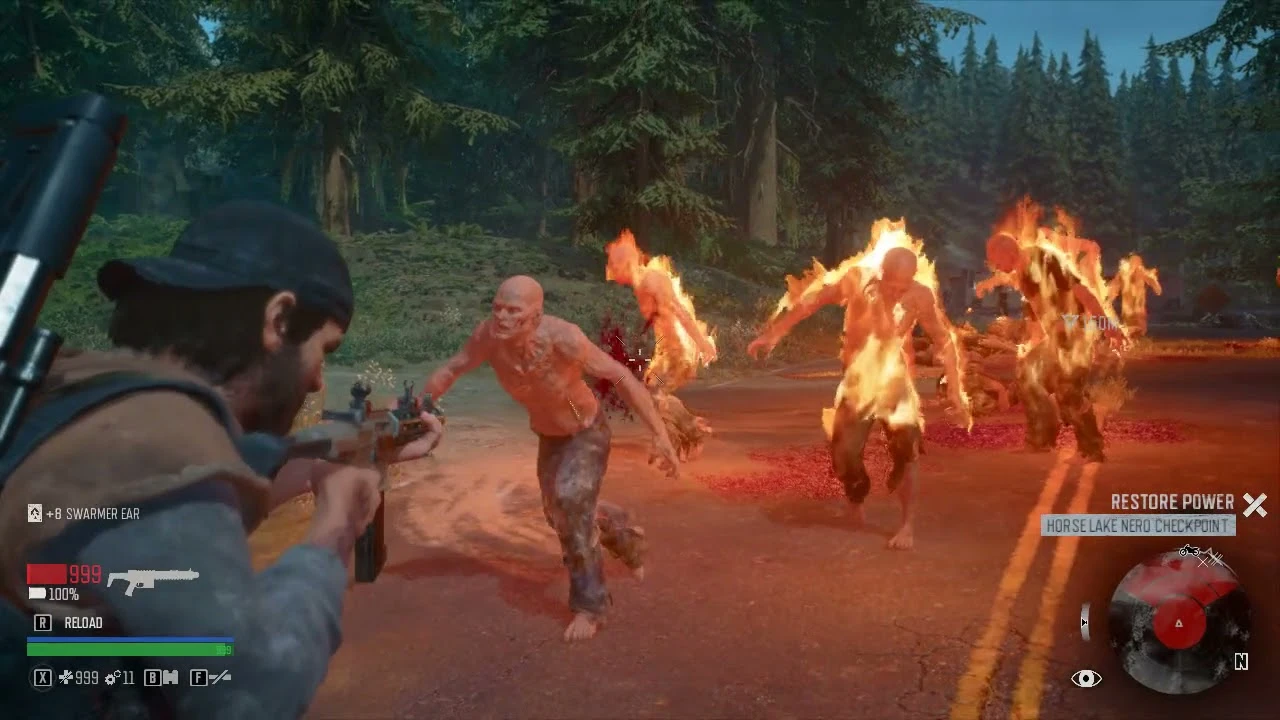Select the equipped rifle weapon icon

coord(152,577)
